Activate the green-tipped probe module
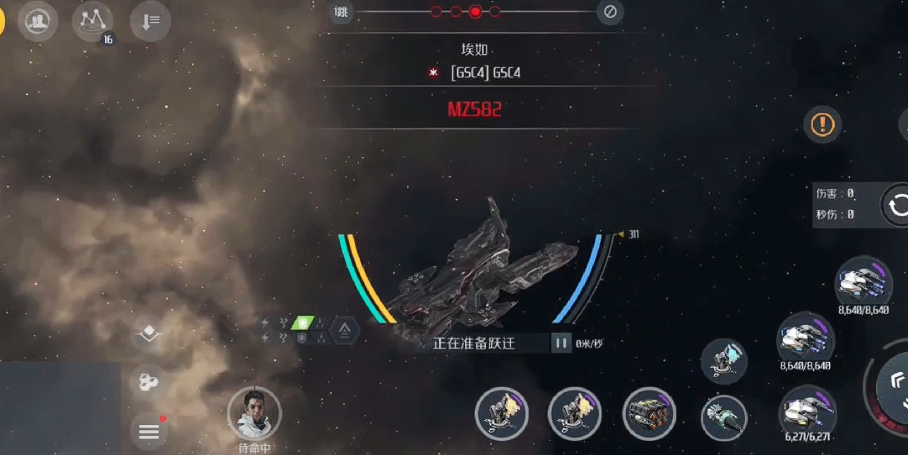Viewport: 908px width, 455px height. click(x=723, y=416)
